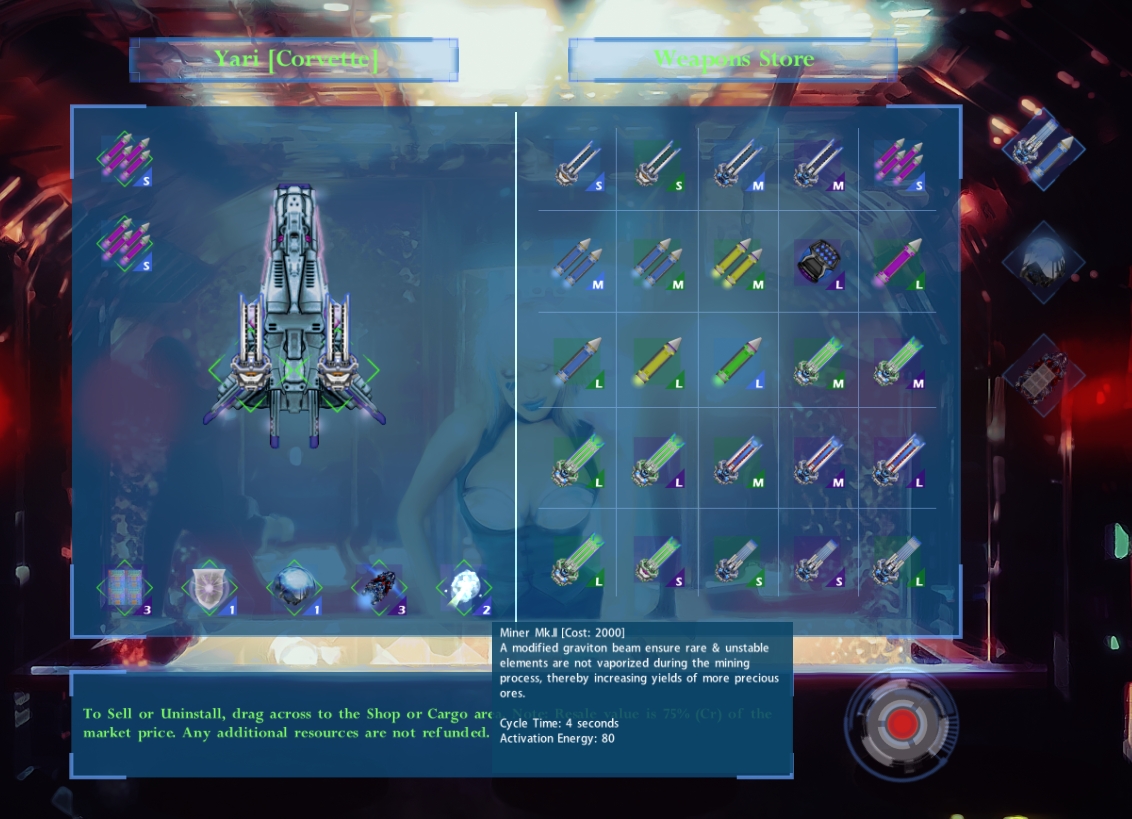1132x819 pixels.
Task: Open the cargo crate tab
Action: click(x=1043, y=375)
